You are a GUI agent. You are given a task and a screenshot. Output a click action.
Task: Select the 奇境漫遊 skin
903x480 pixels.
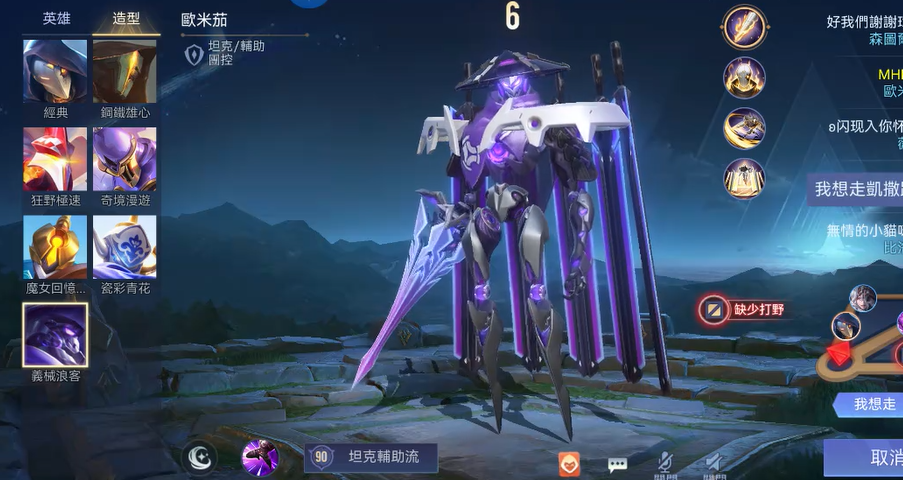click(x=124, y=158)
